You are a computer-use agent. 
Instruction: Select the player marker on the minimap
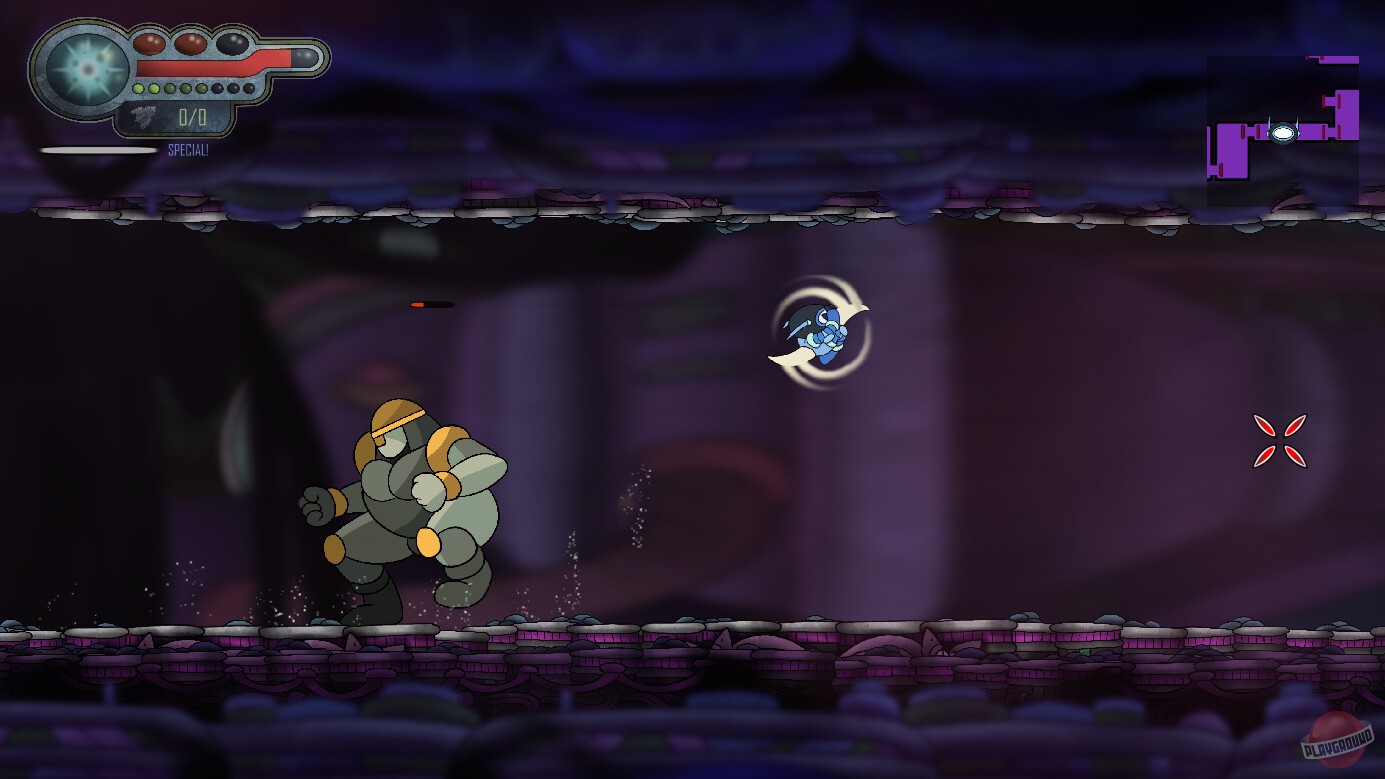tap(1283, 133)
